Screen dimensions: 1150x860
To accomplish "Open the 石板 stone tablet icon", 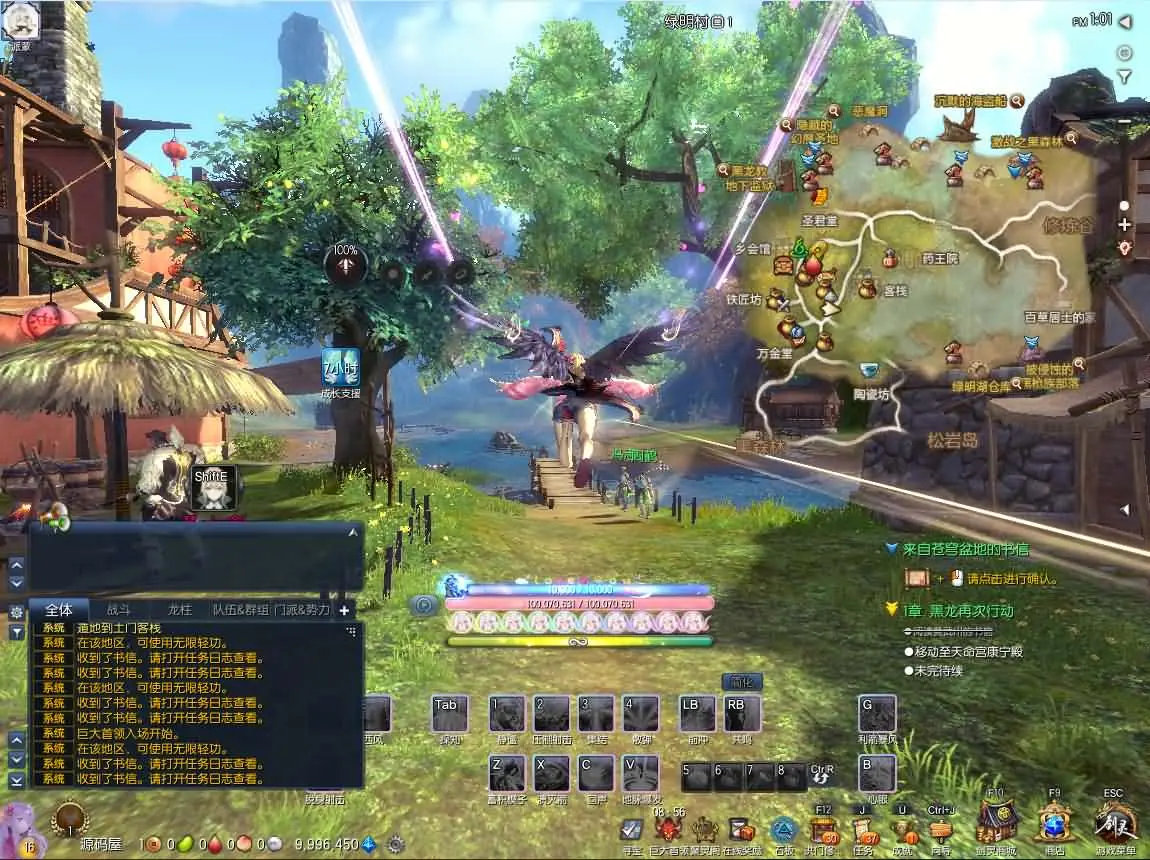I will 783,831.
